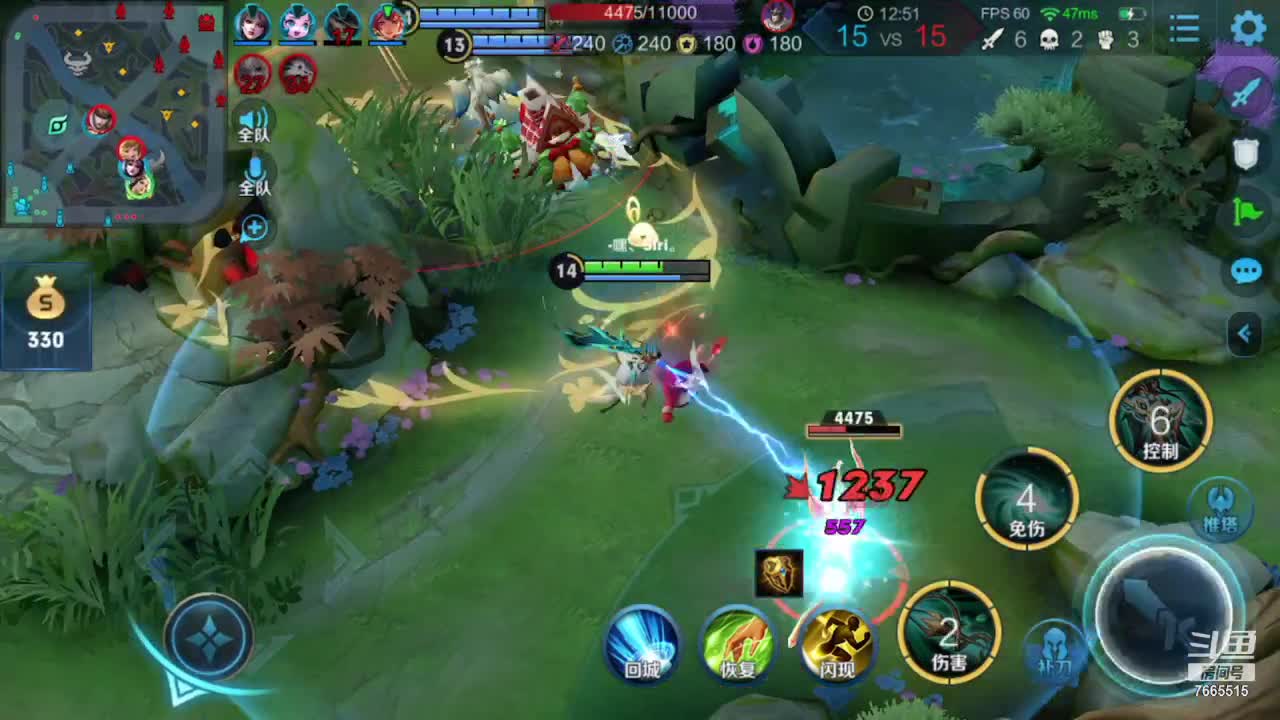This screenshot has width=1280, height=720.
Task: Open the quick chat speech bubble
Action: (1246, 271)
